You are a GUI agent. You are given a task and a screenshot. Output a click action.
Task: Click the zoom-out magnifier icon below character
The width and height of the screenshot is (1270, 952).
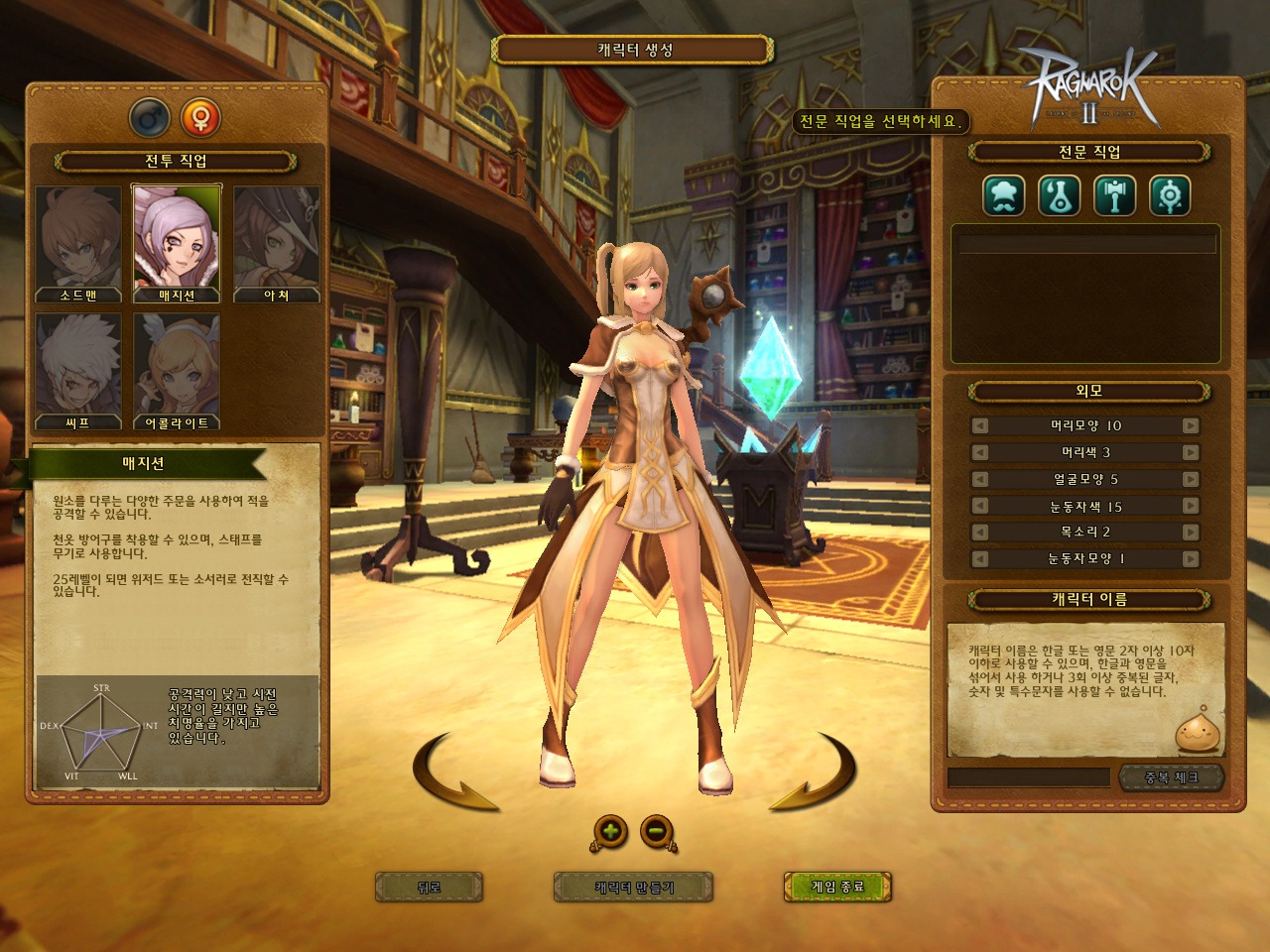click(656, 833)
